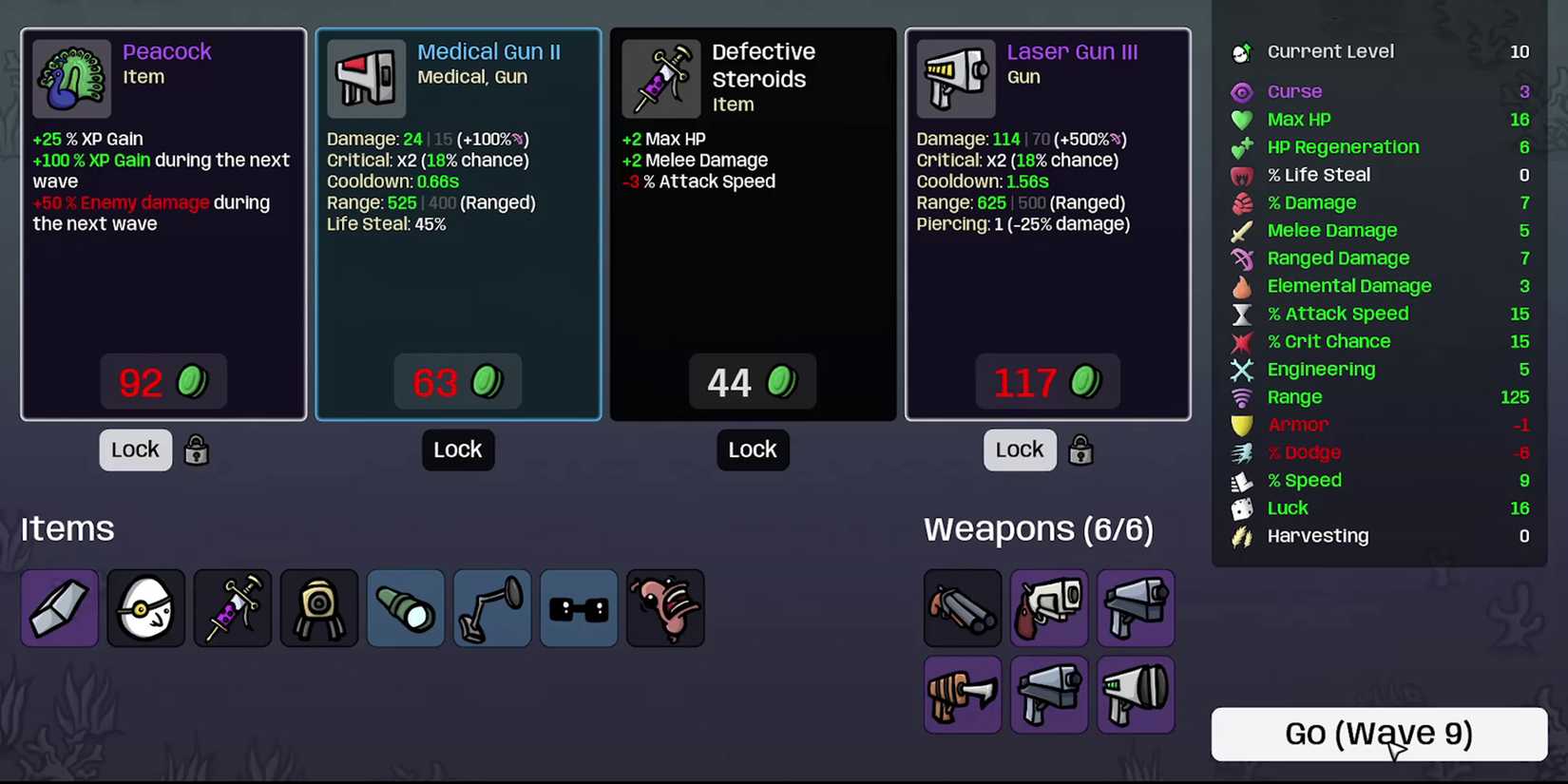
Task: Click the lamp item icon
Action: (491, 608)
